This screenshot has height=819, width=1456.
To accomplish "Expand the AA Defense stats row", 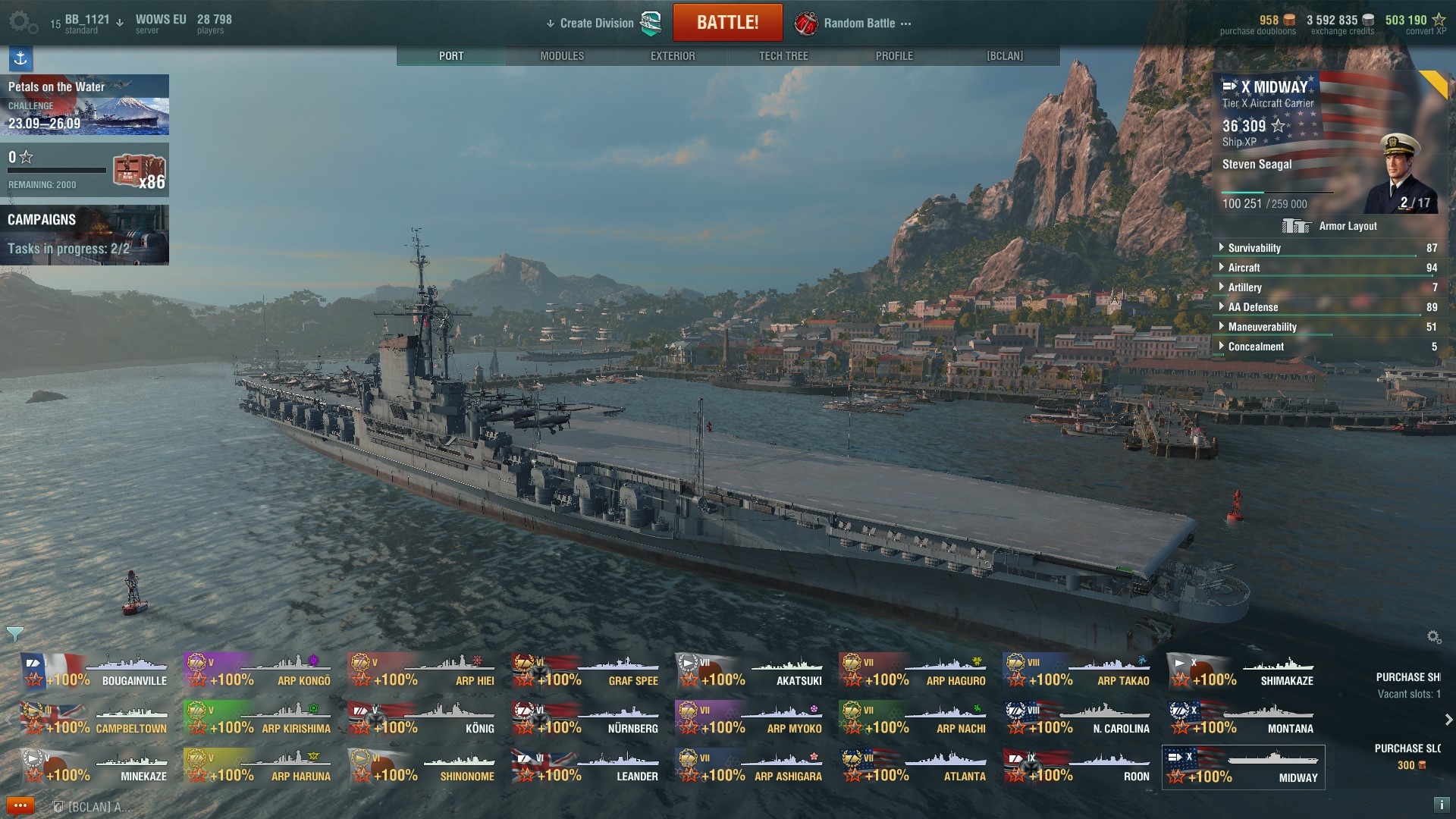I will coord(1253,307).
